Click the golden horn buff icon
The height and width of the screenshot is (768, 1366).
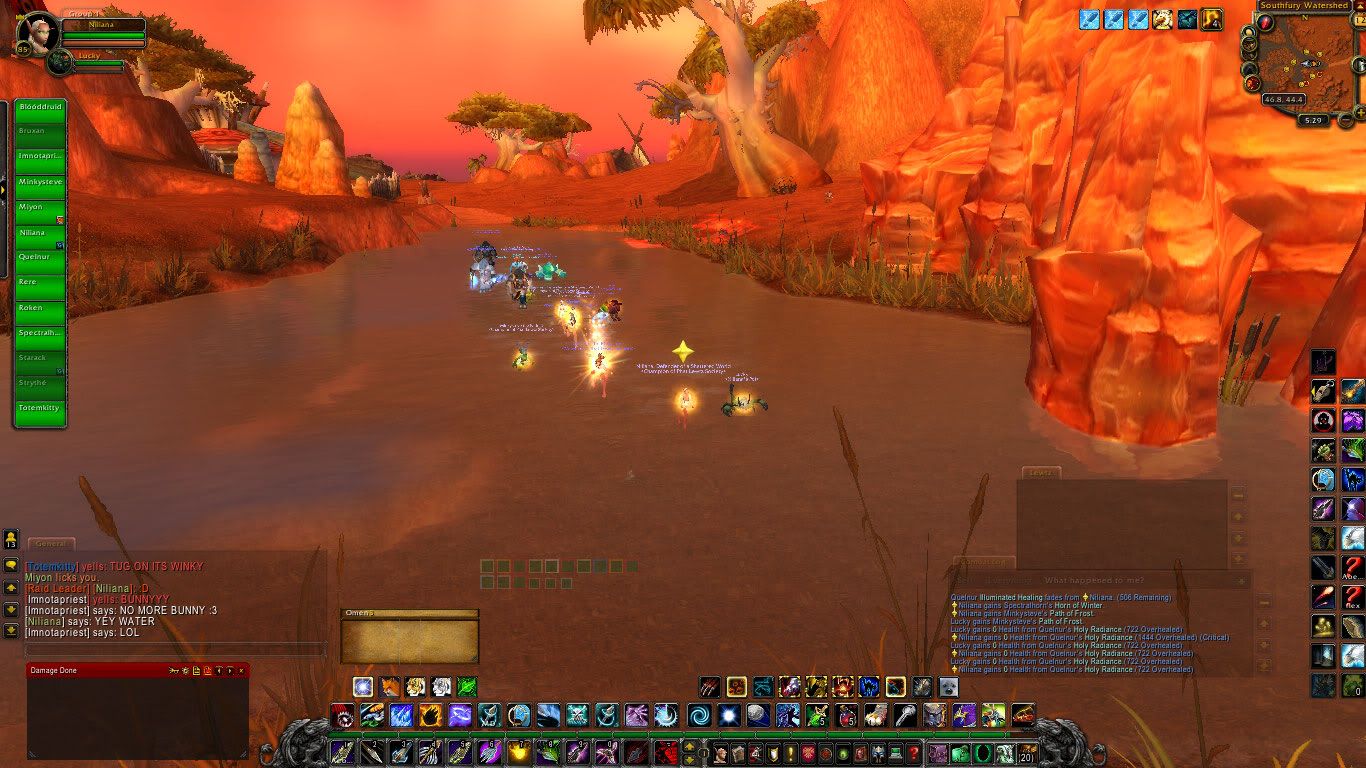click(1162, 19)
